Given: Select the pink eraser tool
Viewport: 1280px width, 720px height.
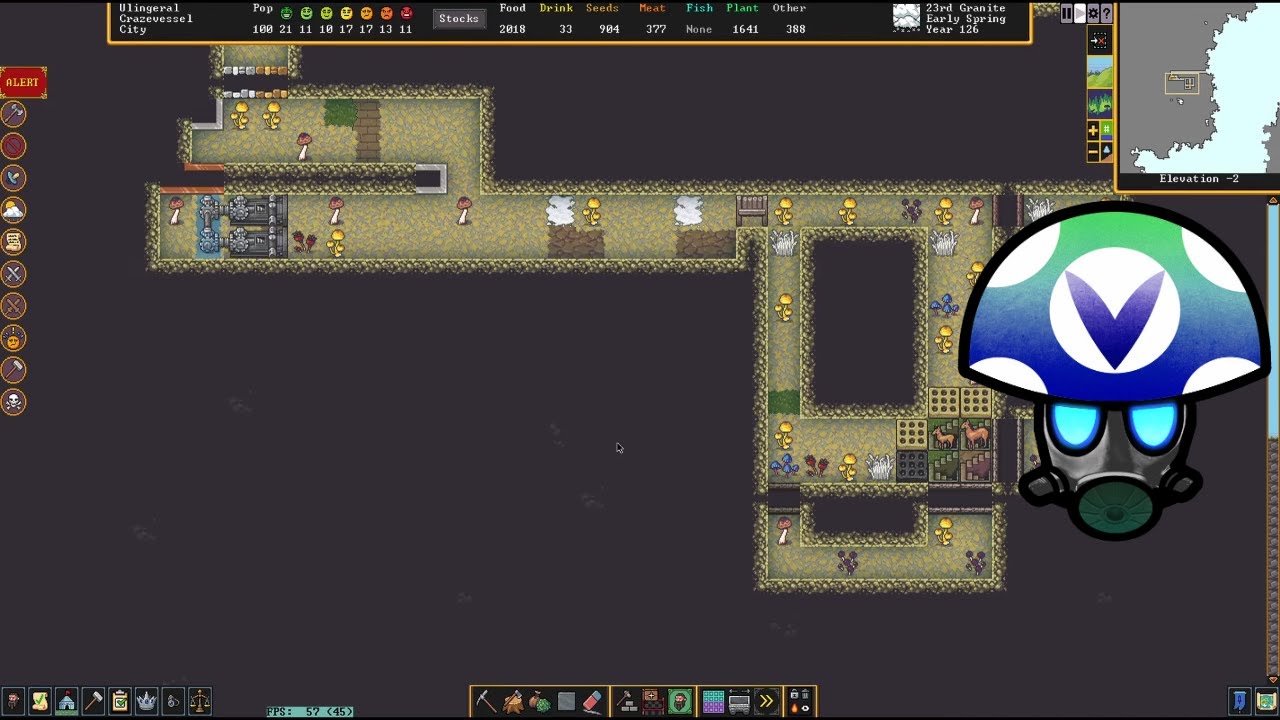Looking at the screenshot, I should (593, 701).
